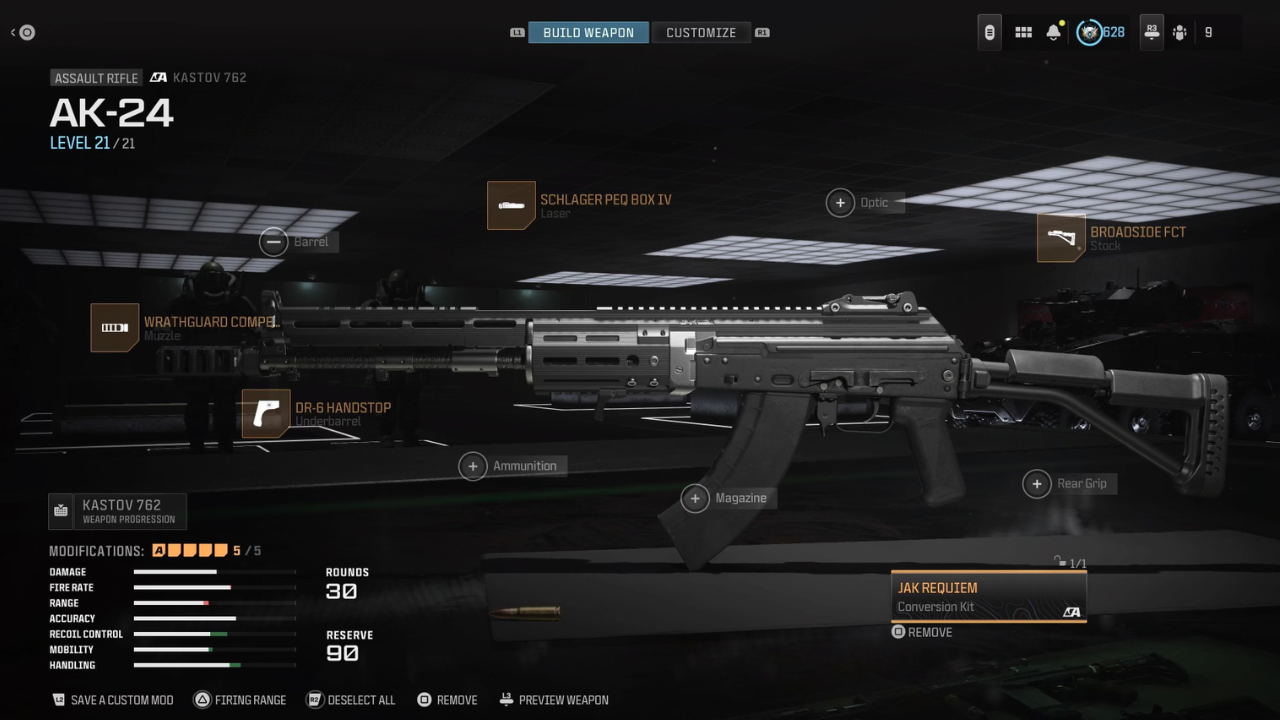Open Kastov 762 weapon progression

pos(117,511)
